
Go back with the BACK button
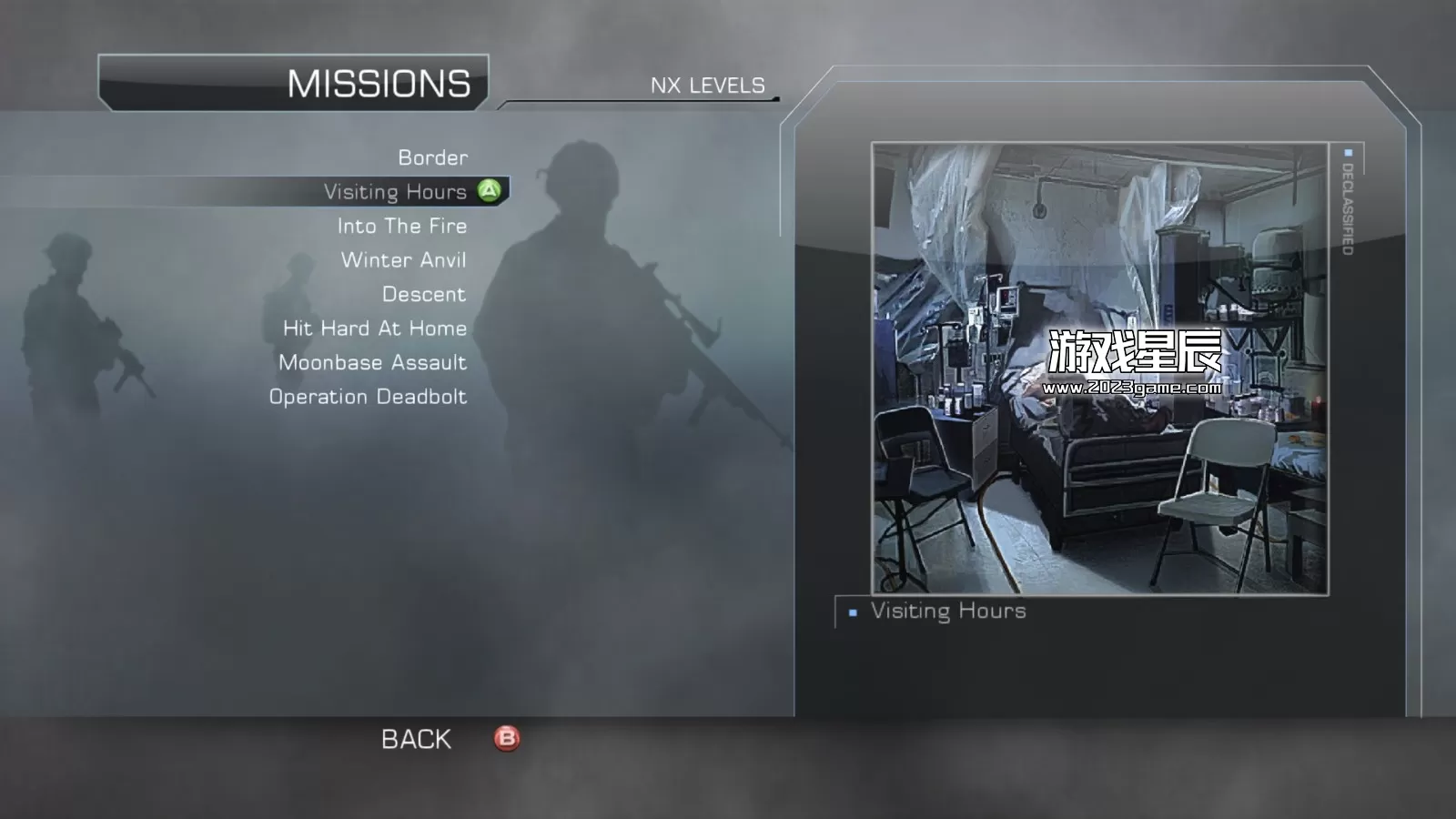pos(417,739)
